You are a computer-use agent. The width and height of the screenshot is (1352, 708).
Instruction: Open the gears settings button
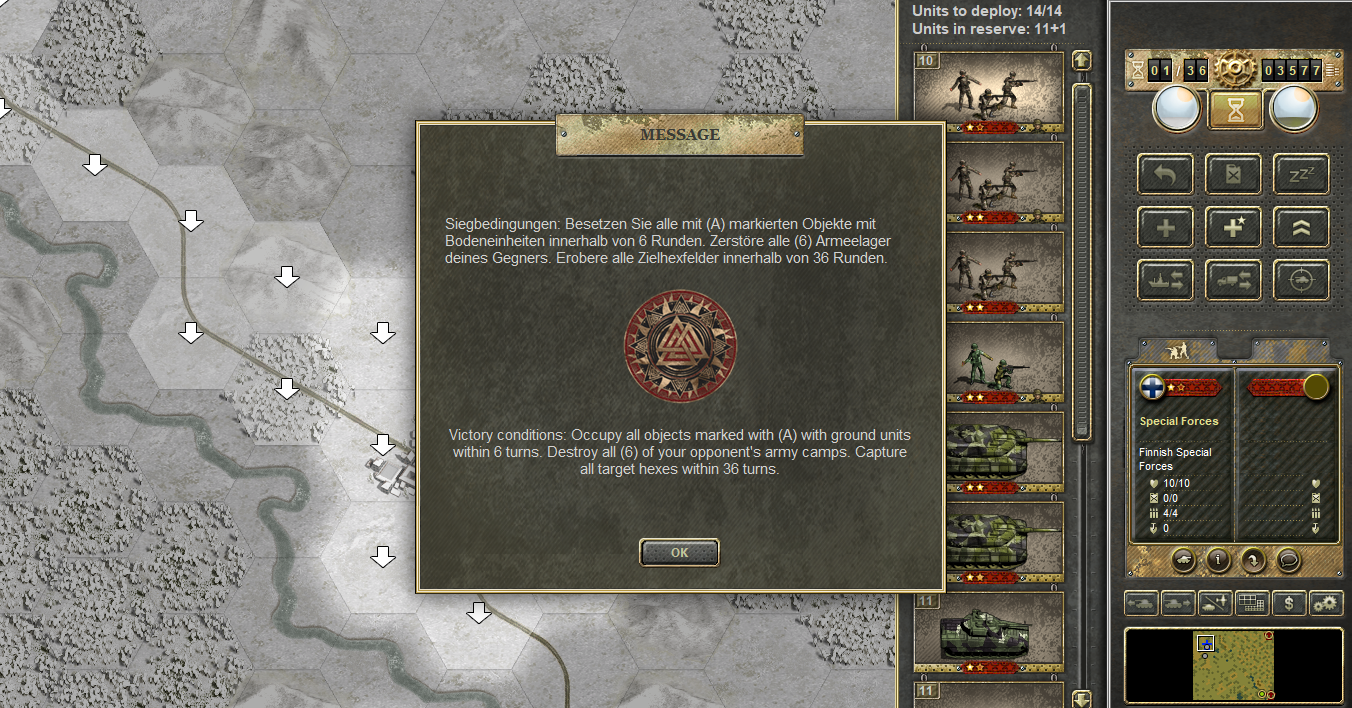(1326, 603)
